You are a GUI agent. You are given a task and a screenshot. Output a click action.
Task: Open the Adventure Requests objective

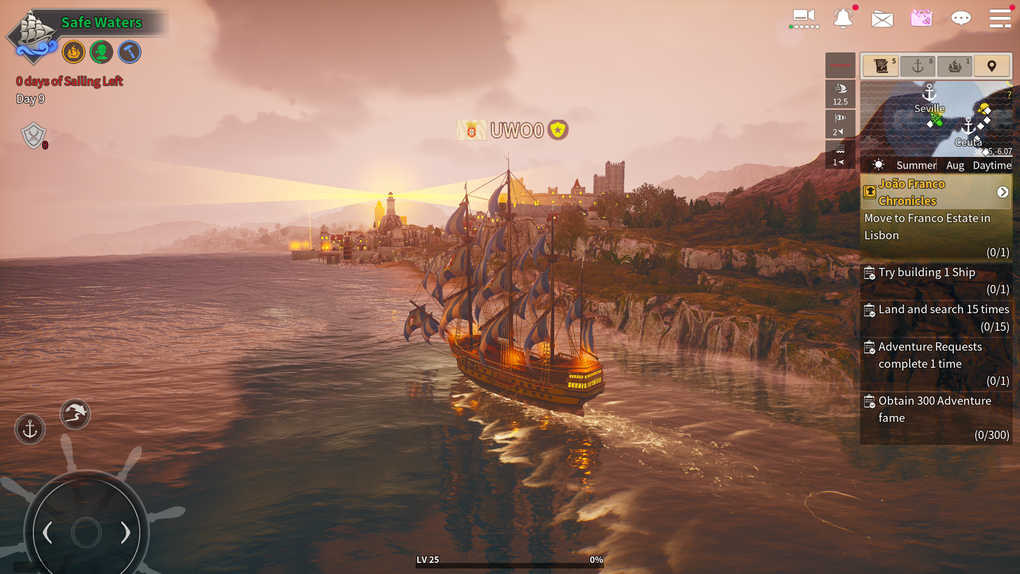936,363
